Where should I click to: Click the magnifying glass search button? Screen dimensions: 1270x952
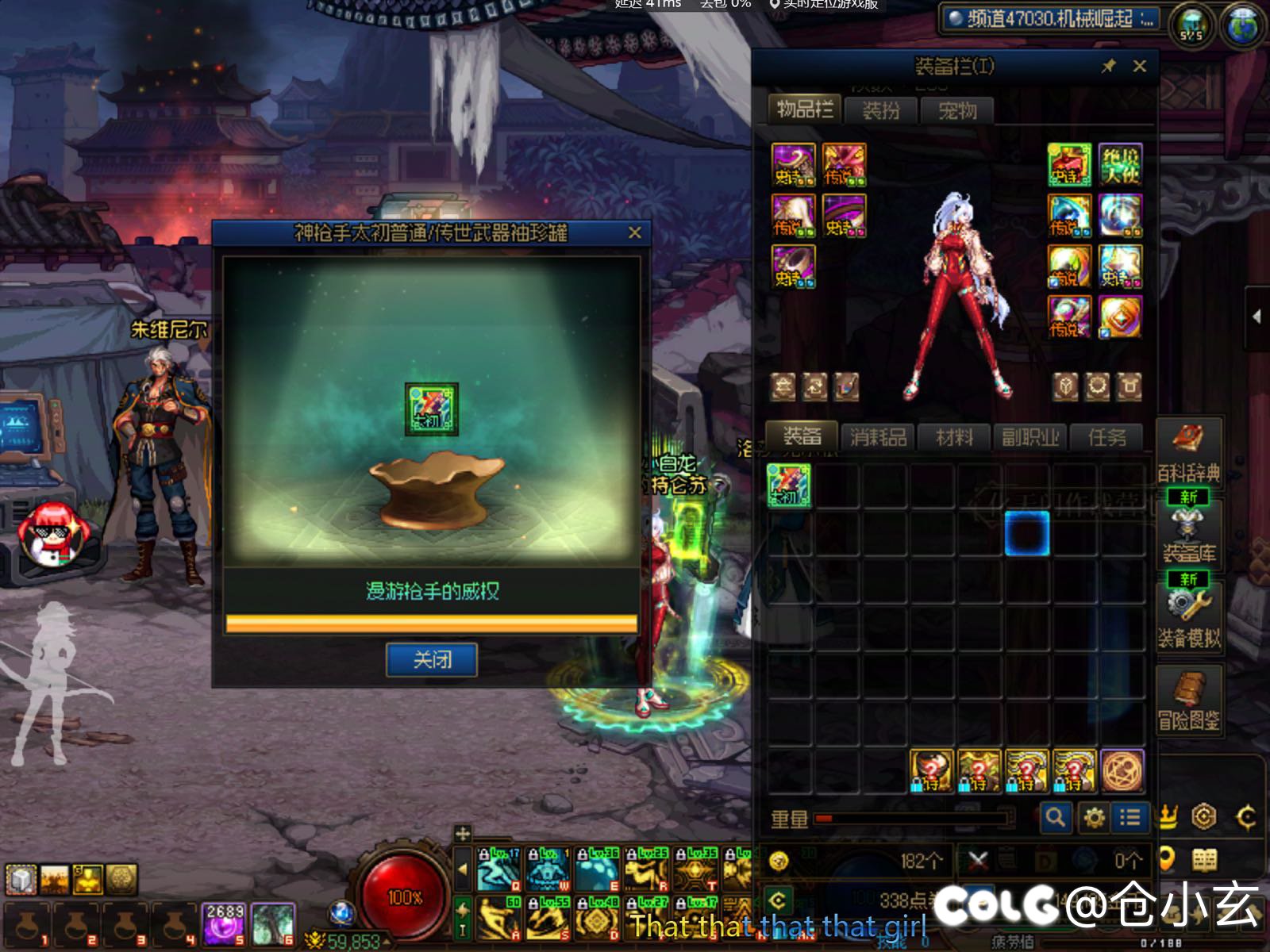click(1056, 817)
